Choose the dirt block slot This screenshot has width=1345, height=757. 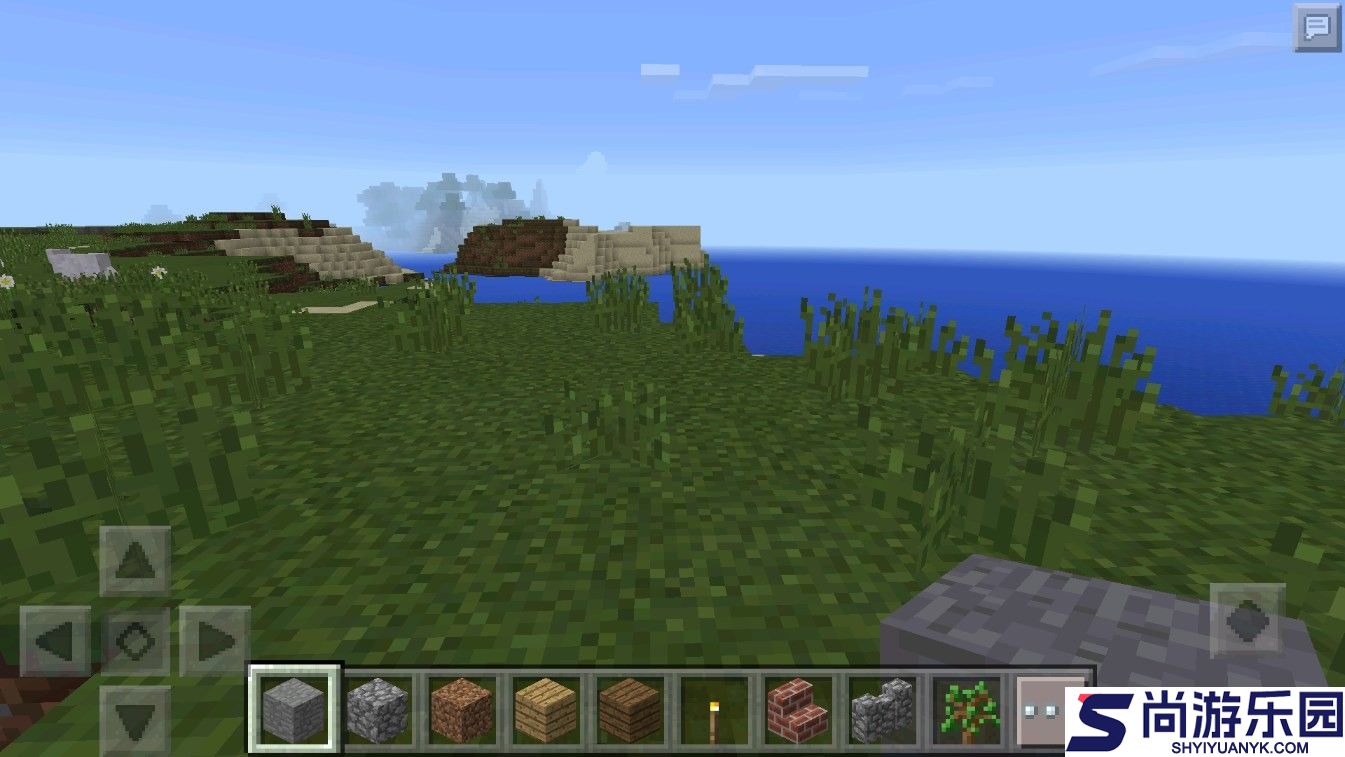tap(462, 710)
